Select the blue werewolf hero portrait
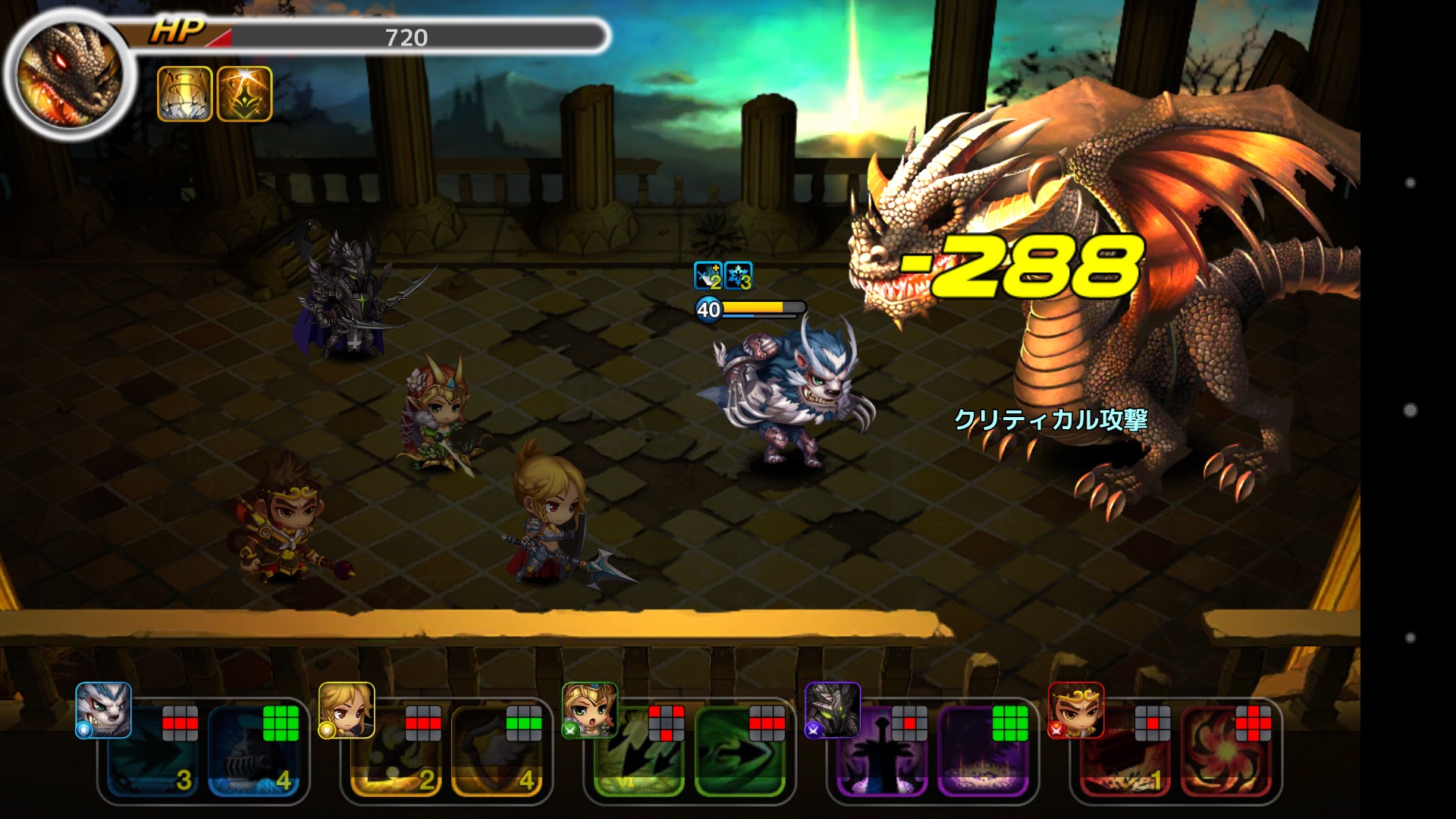The width and height of the screenshot is (1456, 819). (103, 710)
